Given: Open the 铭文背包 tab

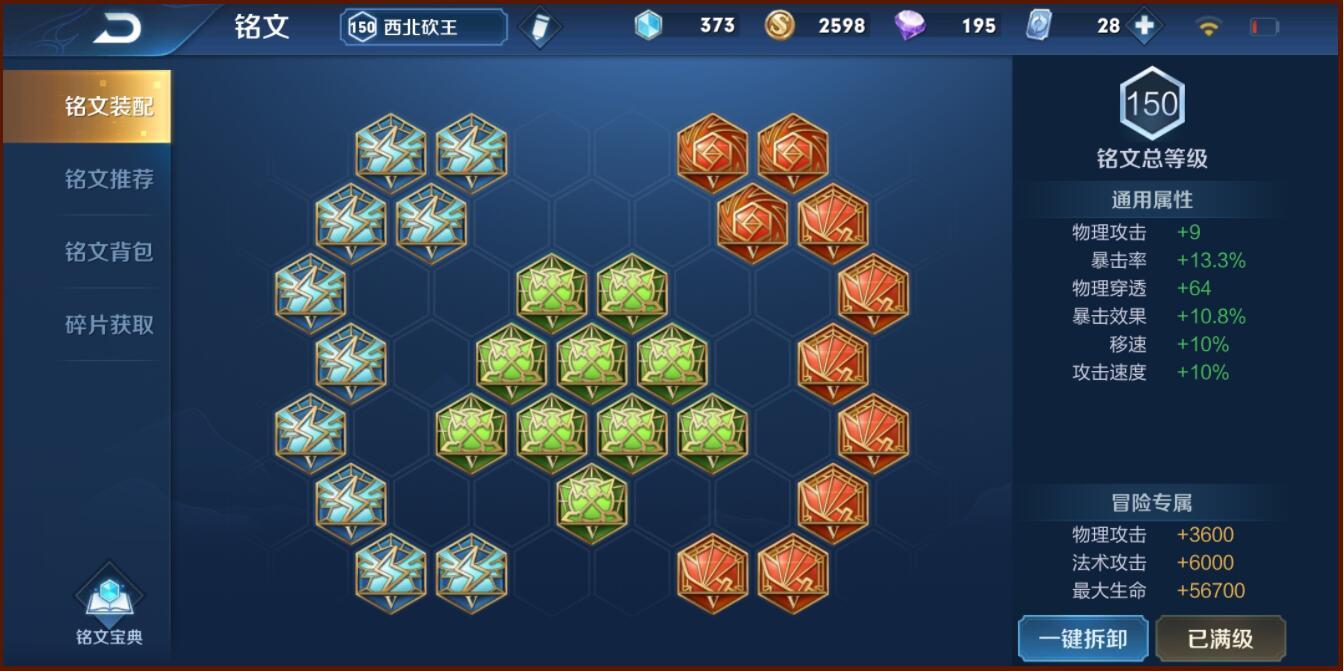Looking at the screenshot, I should coord(109,252).
